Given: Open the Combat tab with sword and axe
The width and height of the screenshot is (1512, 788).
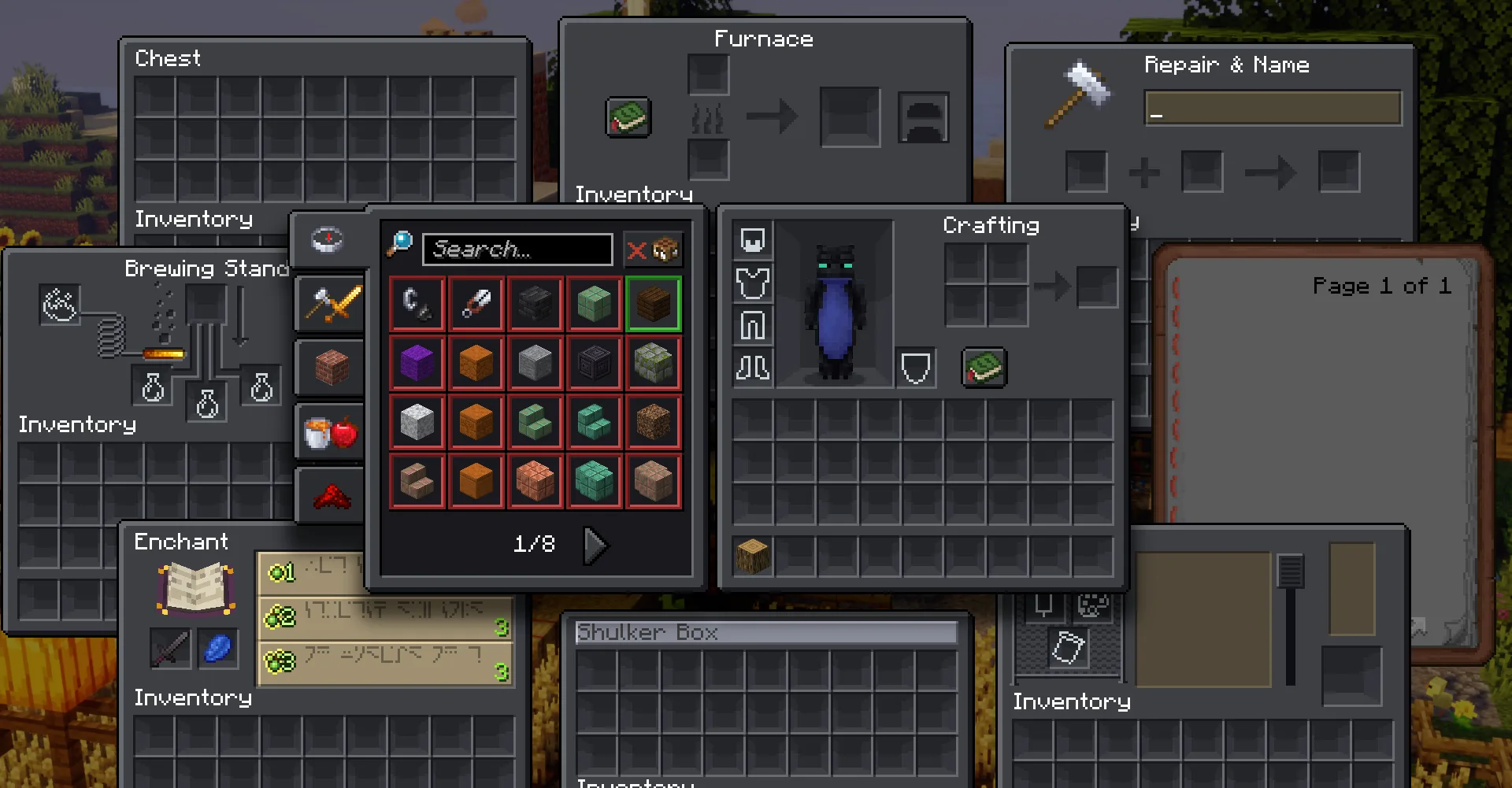Looking at the screenshot, I should [328, 304].
